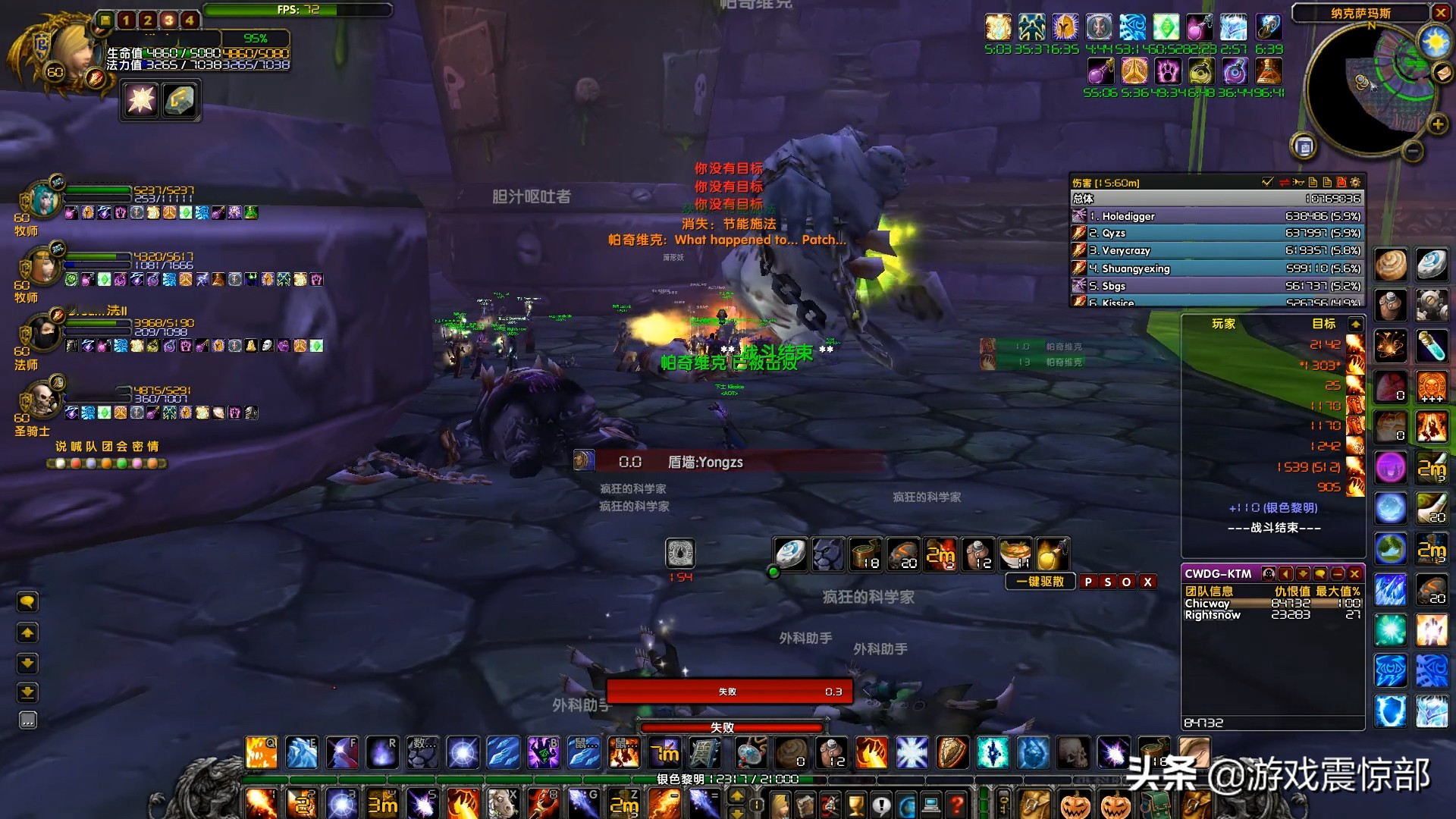The image size is (1456, 819).
Task: Click the red X marker button beside O
Action: (1148, 582)
